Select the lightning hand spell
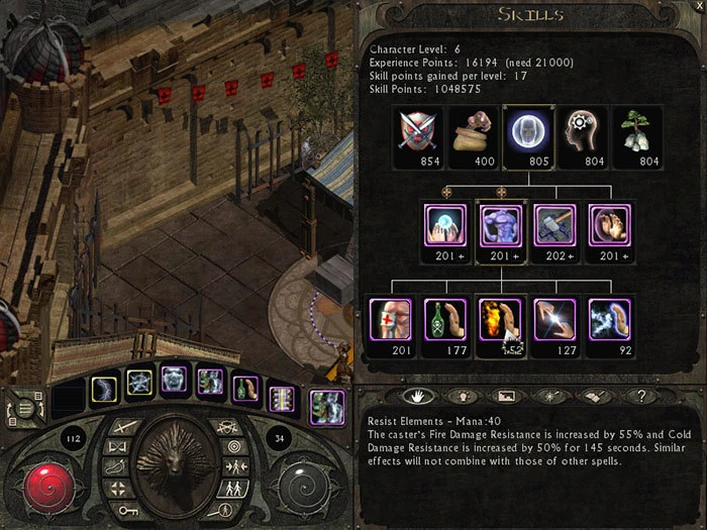Screen dimensions: 707x530 [x=554, y=321]
